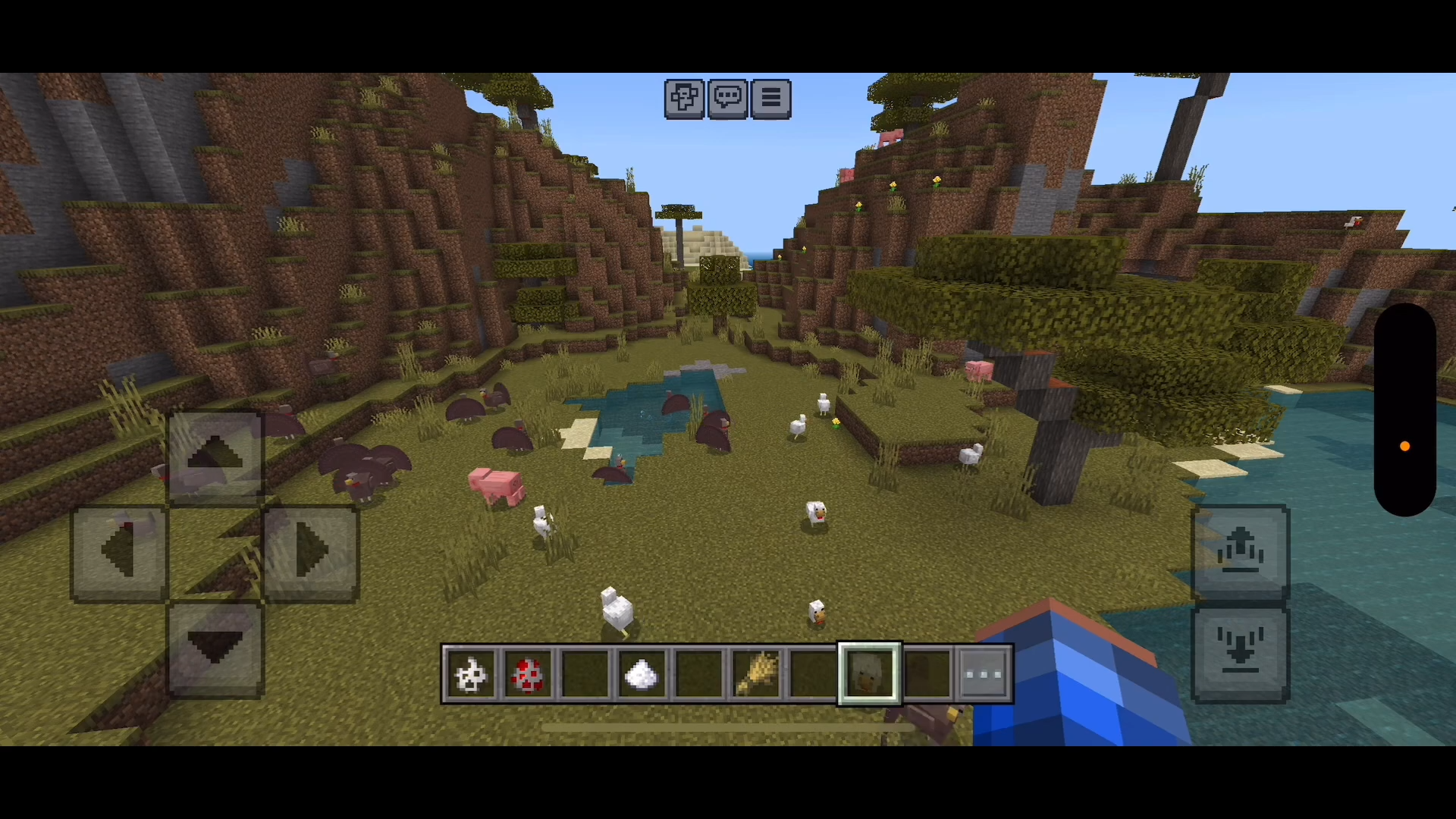This screenshot has height=819, width=1456.
Task: Tap the strafe left arrow
Action: click(119, 553)
